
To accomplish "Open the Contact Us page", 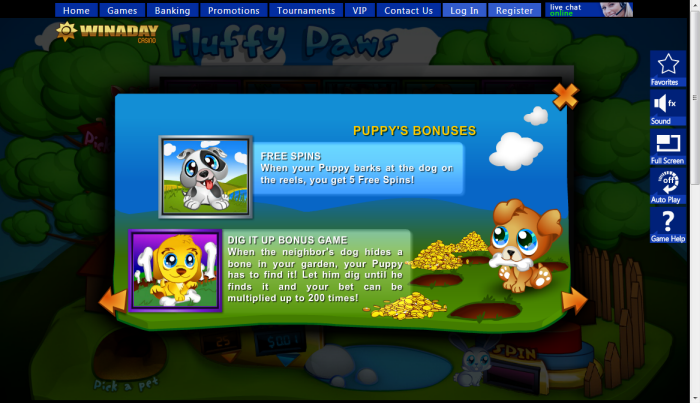I will [x=408, y=11].
